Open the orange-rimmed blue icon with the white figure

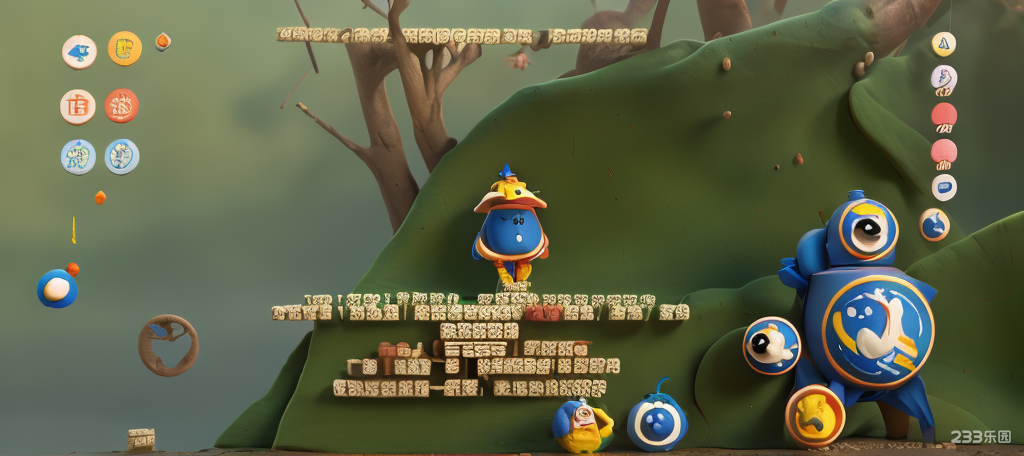(934, 224)
